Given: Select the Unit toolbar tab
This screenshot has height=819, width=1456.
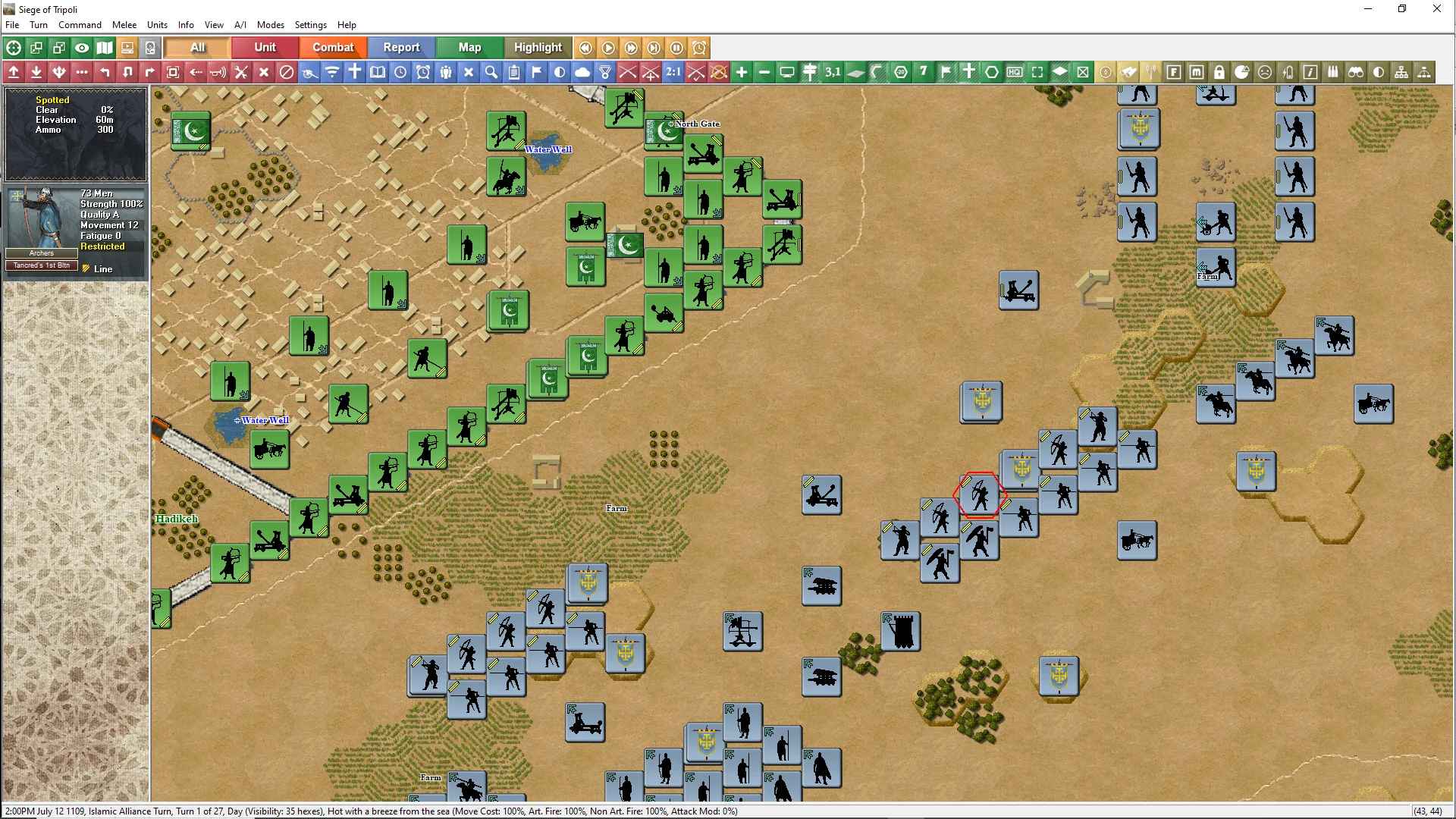Looking at the screenshot, I should coord(265,48).
